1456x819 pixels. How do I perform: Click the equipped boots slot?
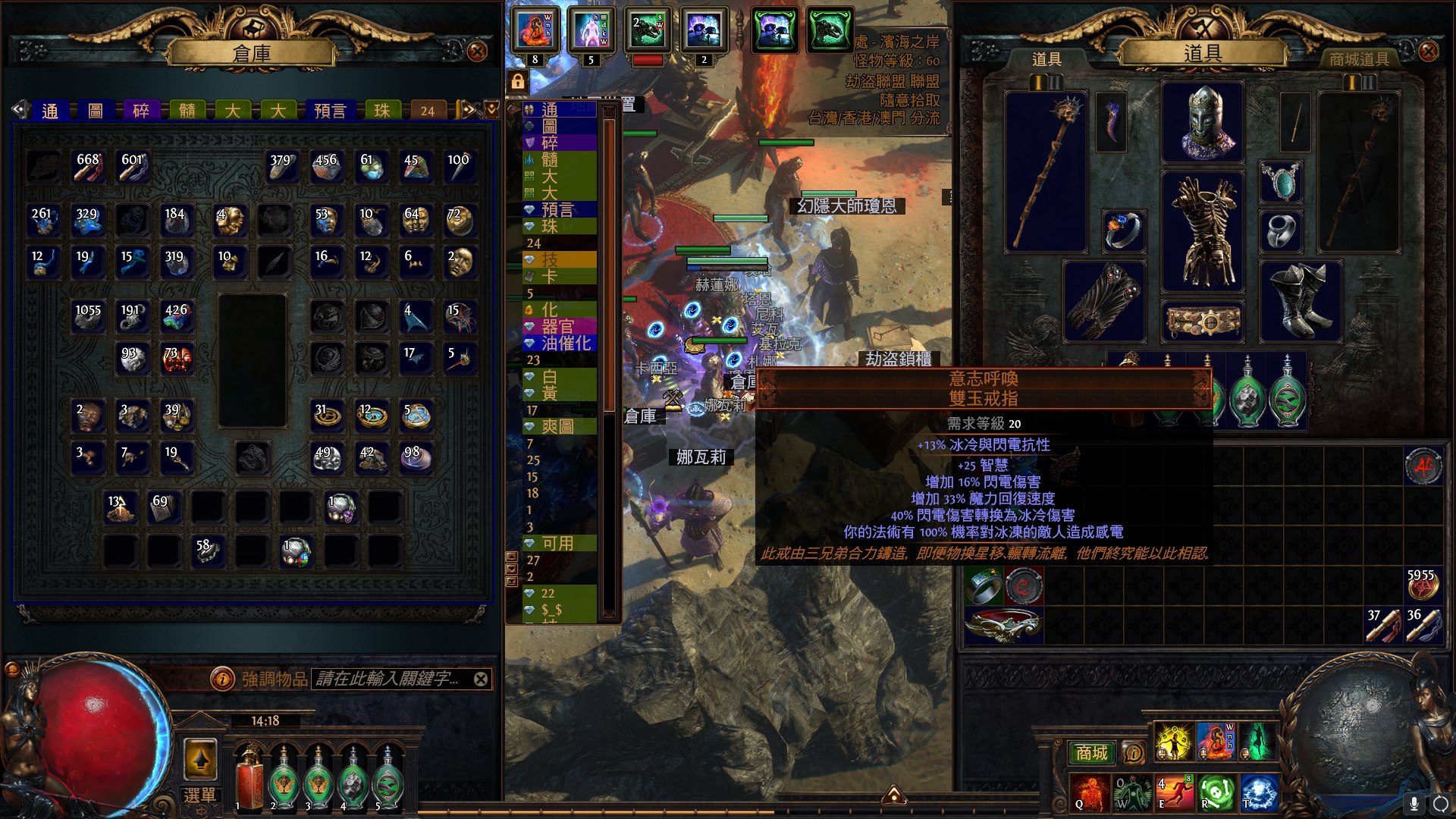(x=1300, y=301)
